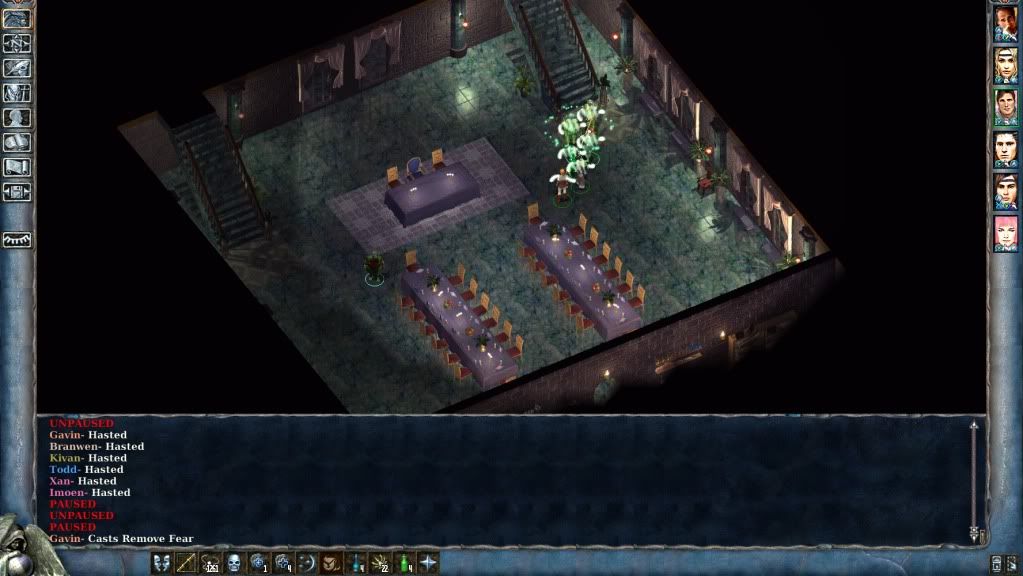This screenshot has width=1023, height=576.
Task: Click the message log scroll-up arrow
Action: (x=974, y=427)
